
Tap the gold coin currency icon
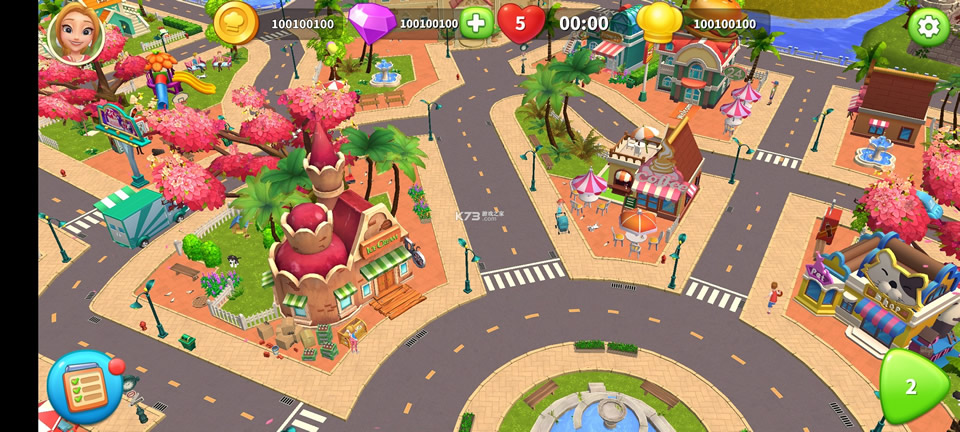(236, 23)
